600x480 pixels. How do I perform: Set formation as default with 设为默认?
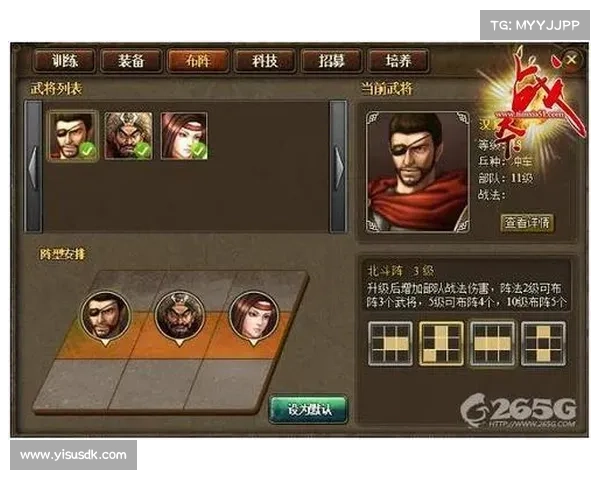[308, 408]
